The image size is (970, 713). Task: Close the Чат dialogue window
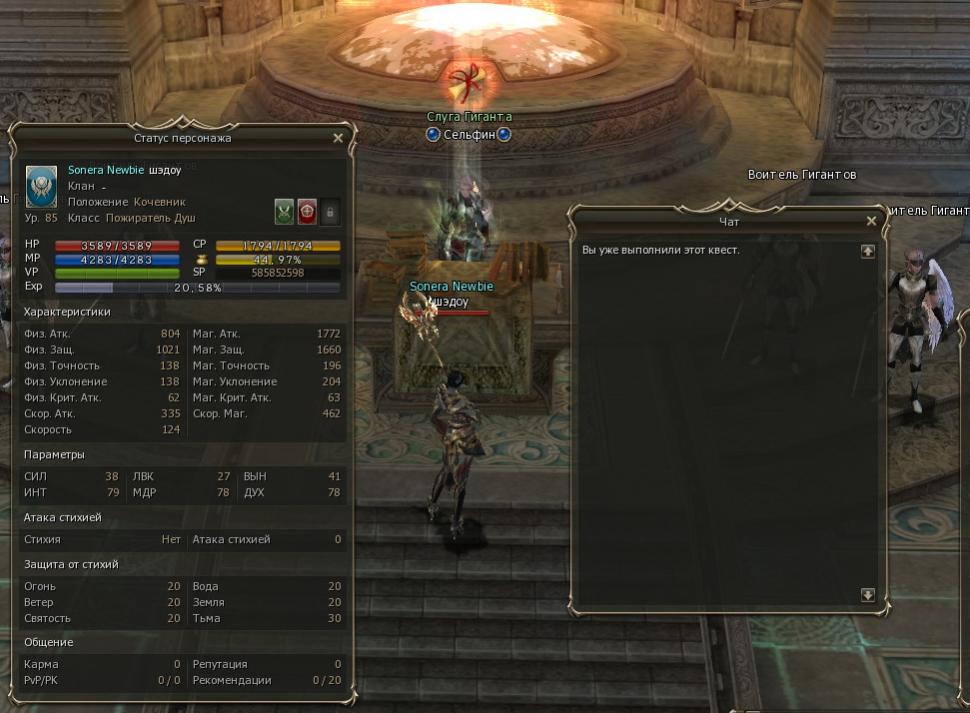pyautogui.click(x=871, y=221)
